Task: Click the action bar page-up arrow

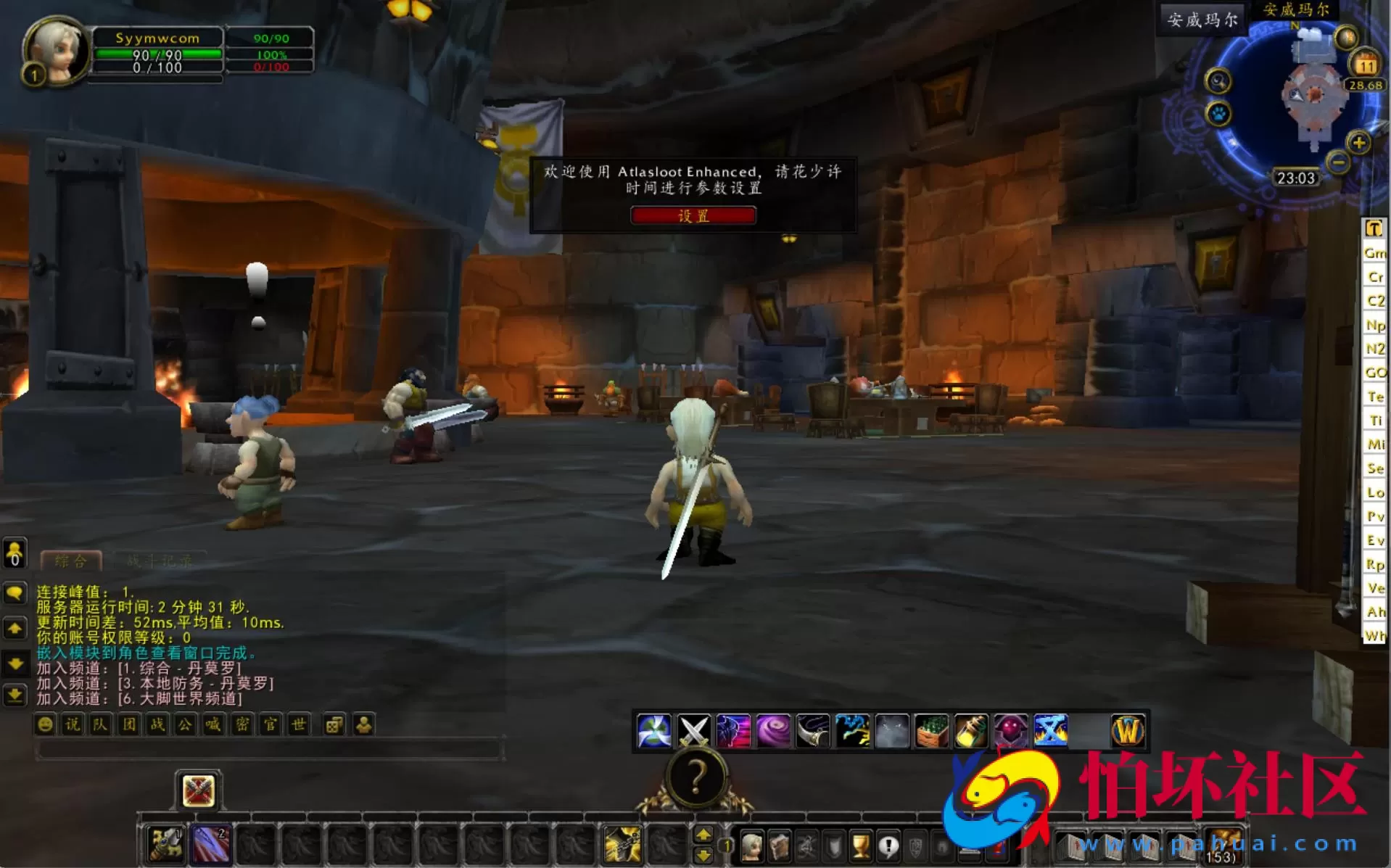Action: 703,835
